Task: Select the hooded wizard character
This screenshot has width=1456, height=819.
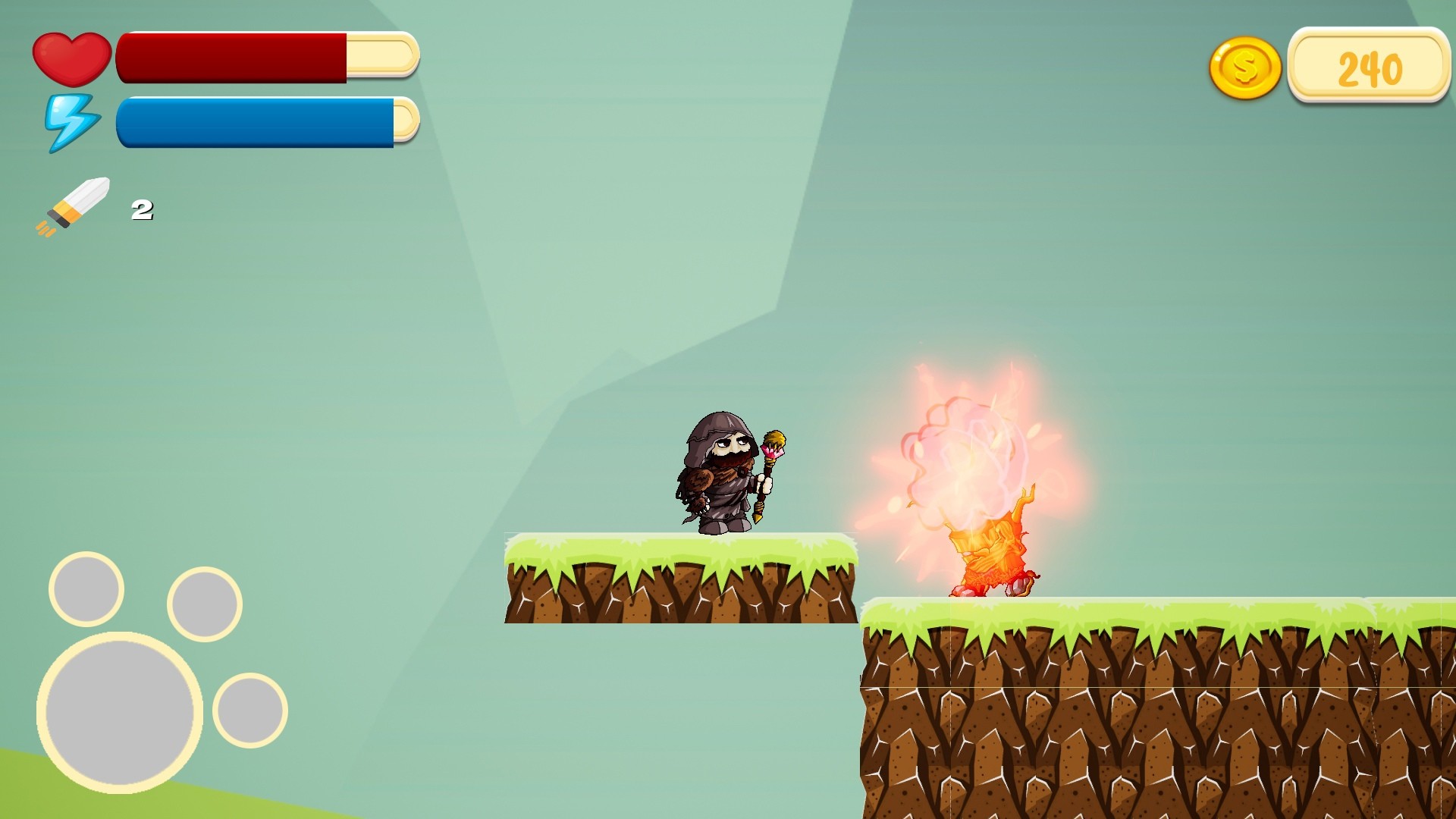Action: coord(720,470)
